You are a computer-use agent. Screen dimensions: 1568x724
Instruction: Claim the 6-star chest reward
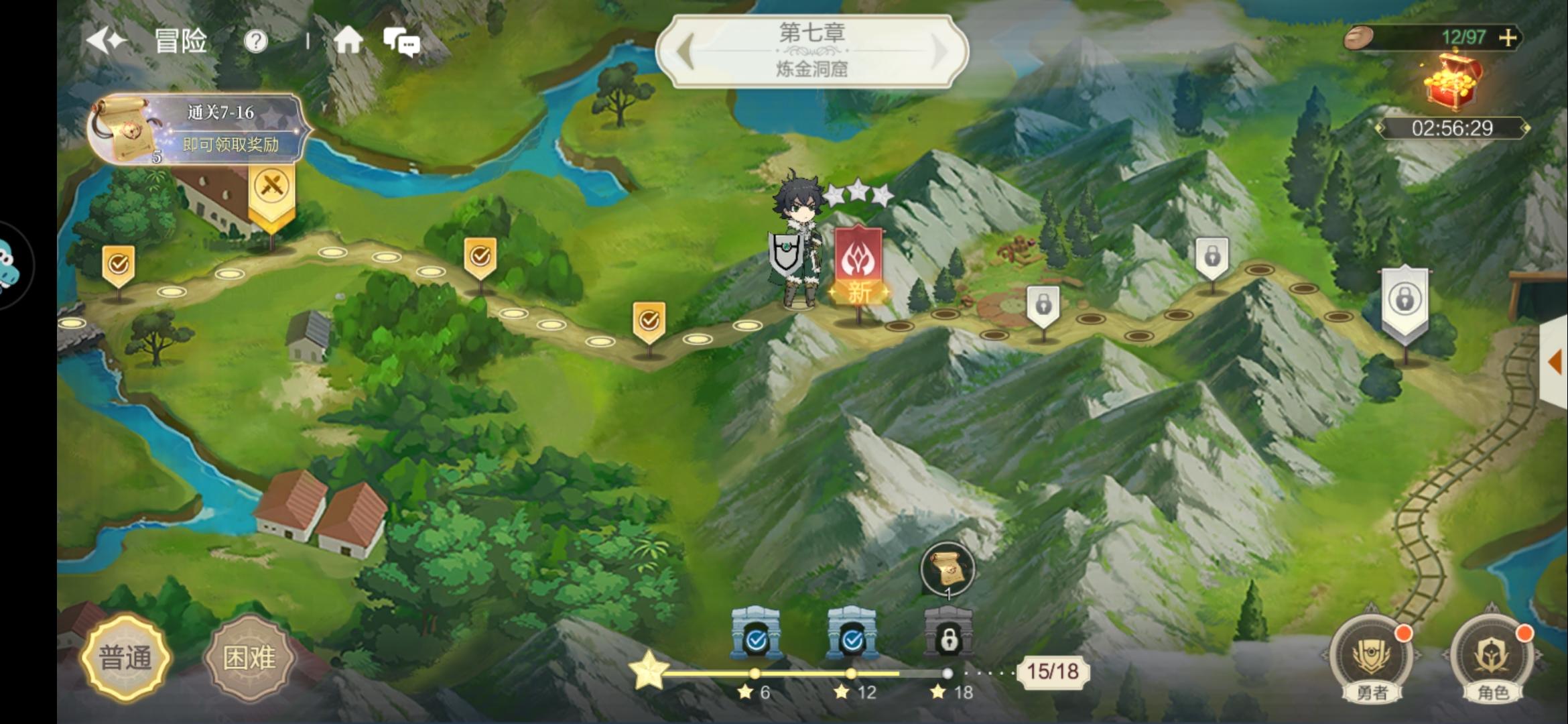(x=756, y=633)
